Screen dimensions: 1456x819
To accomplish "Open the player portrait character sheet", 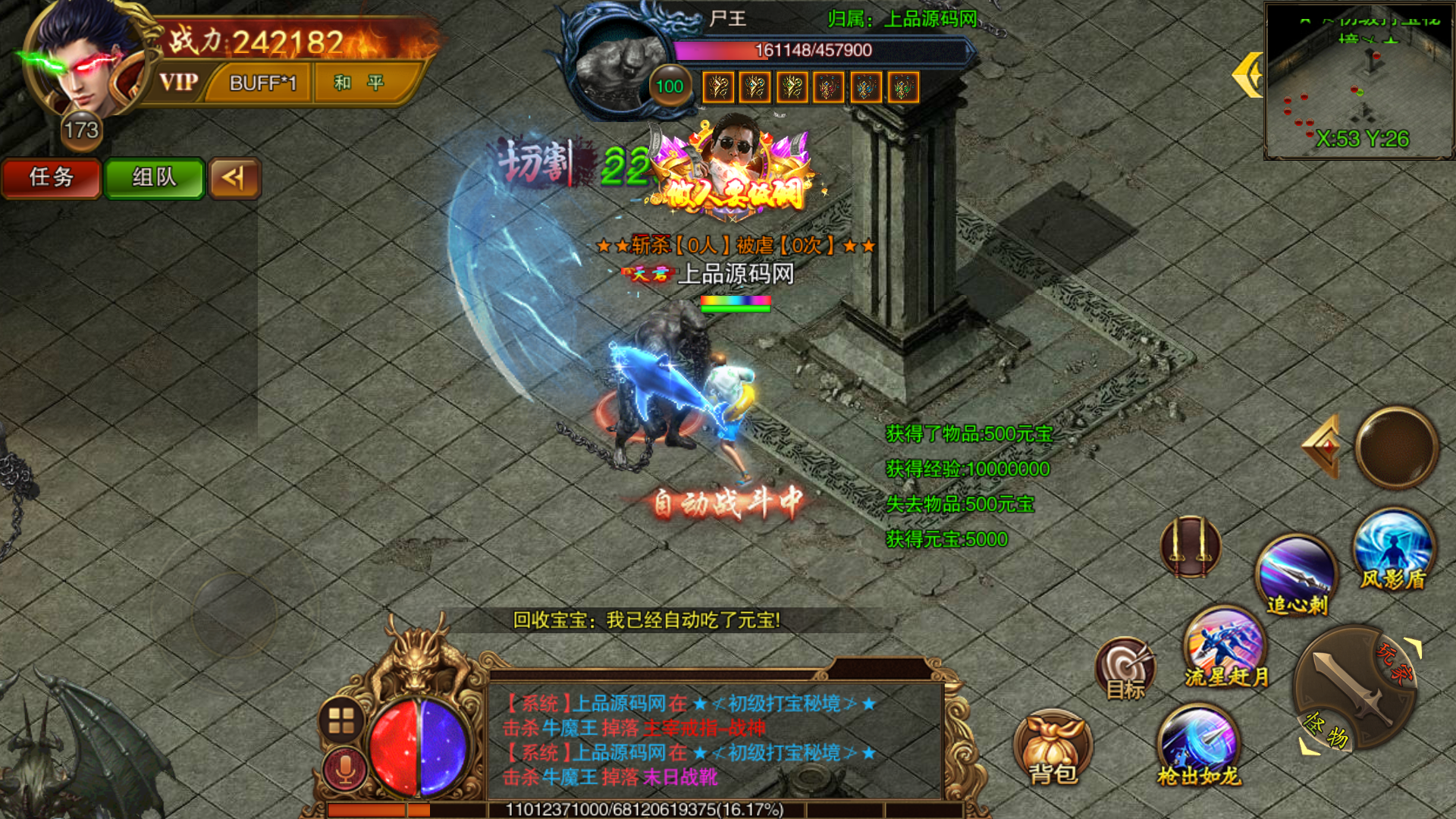I will point(82,61).
